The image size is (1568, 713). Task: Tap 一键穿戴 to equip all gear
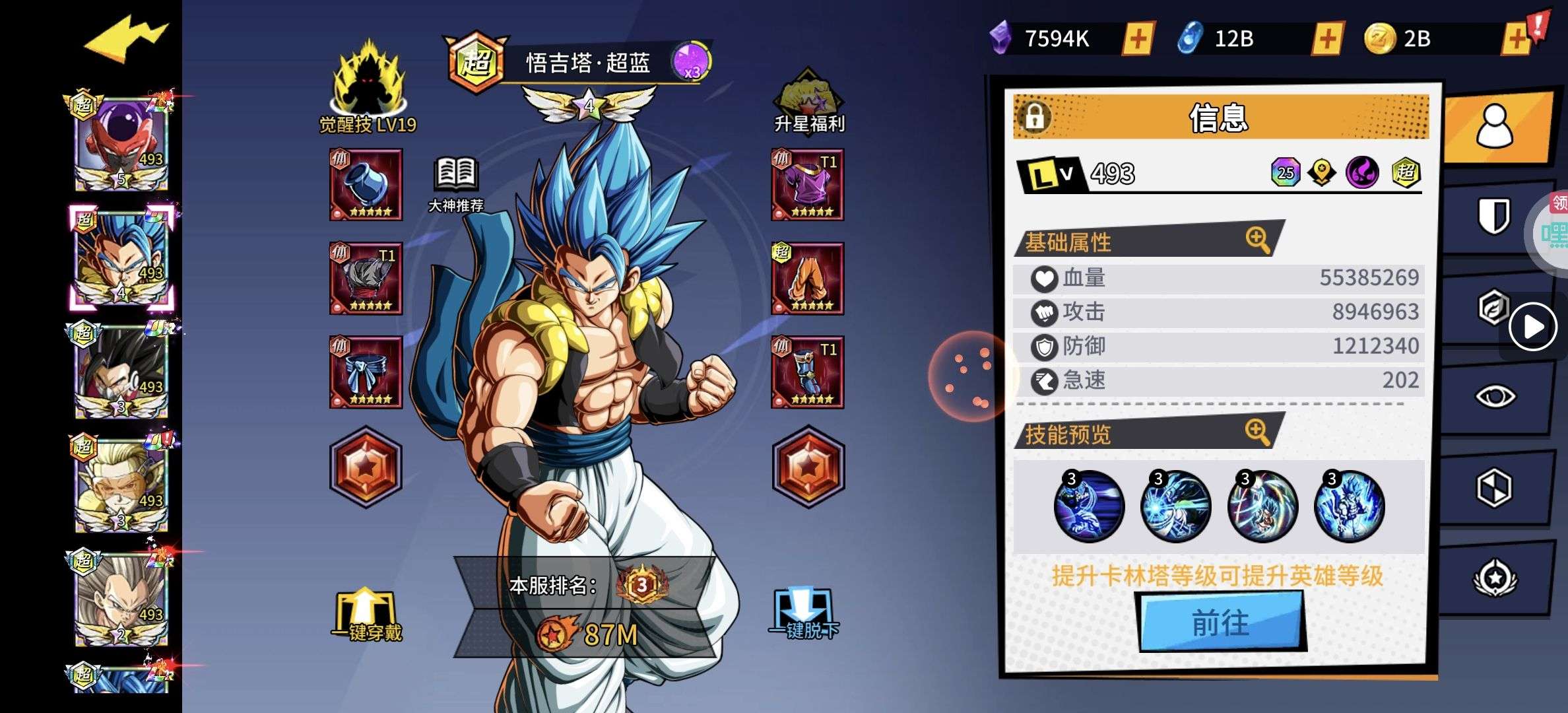click(x=367, y=615)
